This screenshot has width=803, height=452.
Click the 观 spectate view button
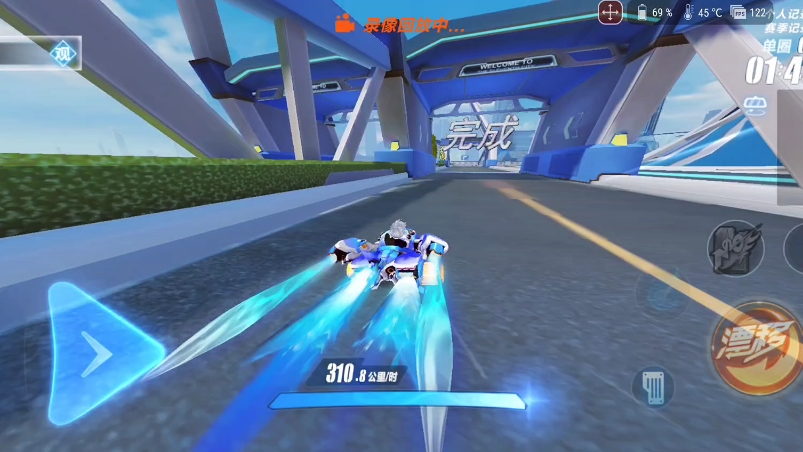(x=62, y=53)
